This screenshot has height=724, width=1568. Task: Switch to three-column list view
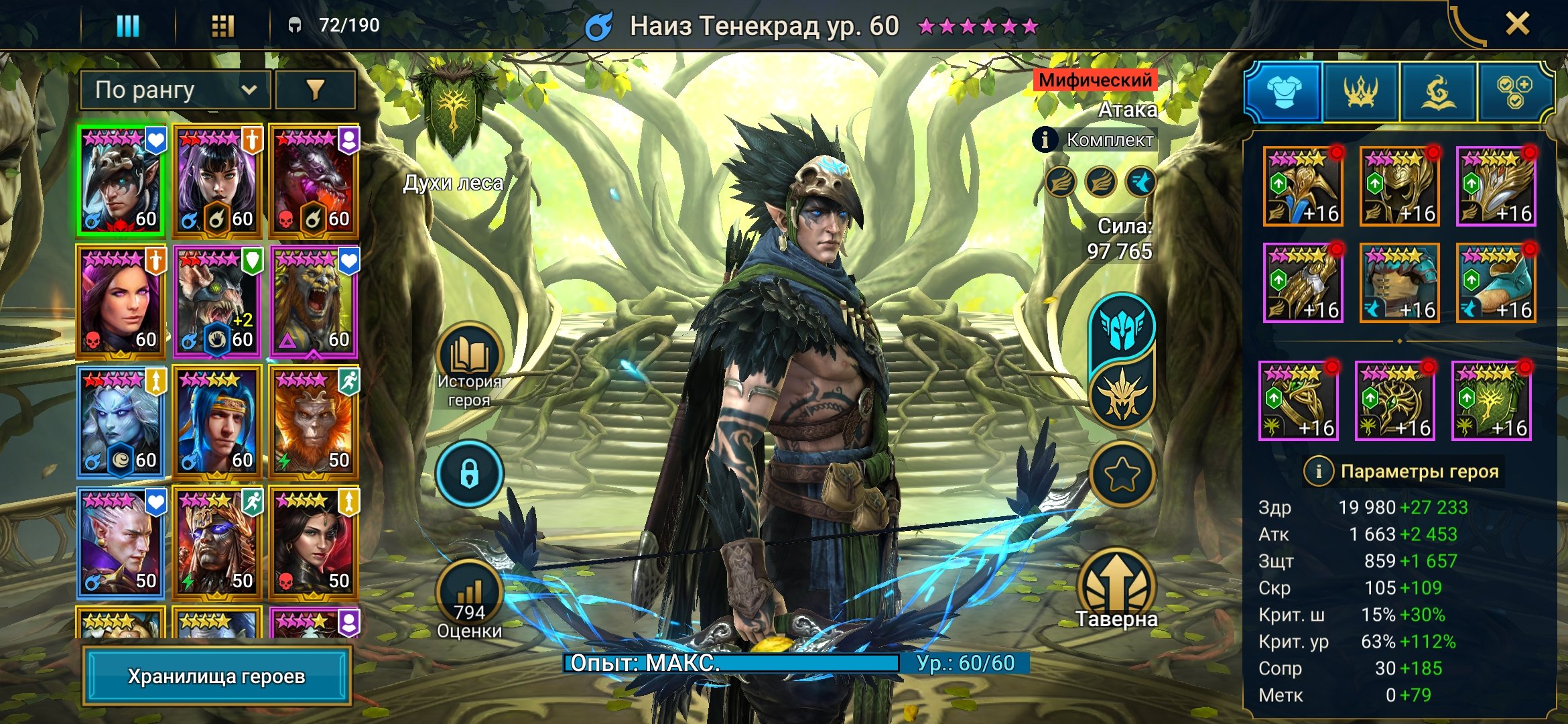(127, 25)
